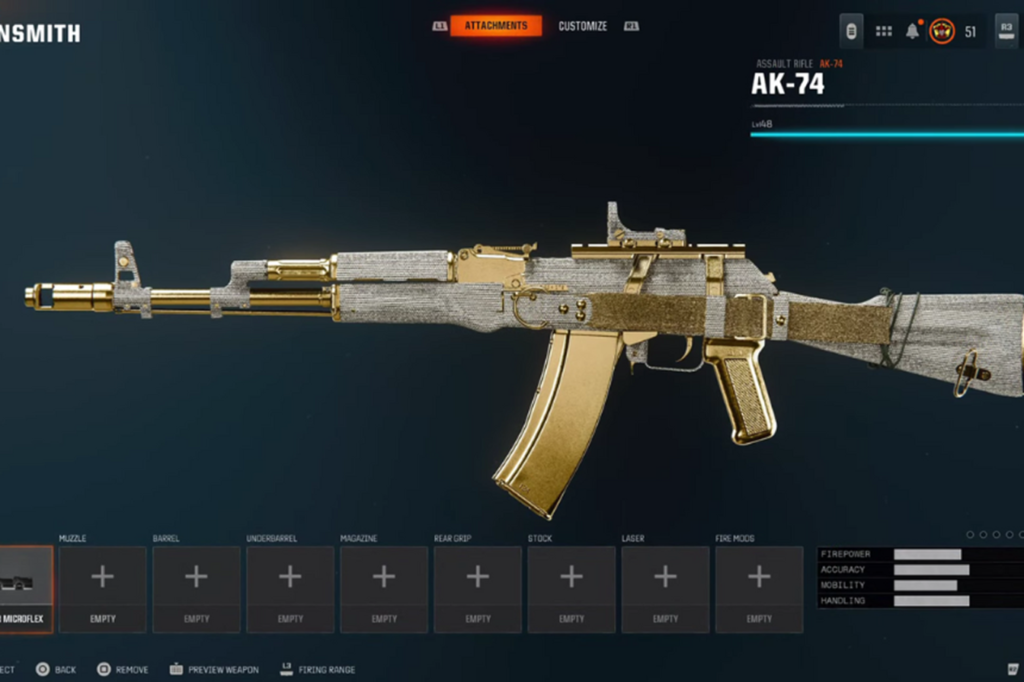Choose the Fire Mods slot
This screenshot has height=682, width=1024.
759,588
